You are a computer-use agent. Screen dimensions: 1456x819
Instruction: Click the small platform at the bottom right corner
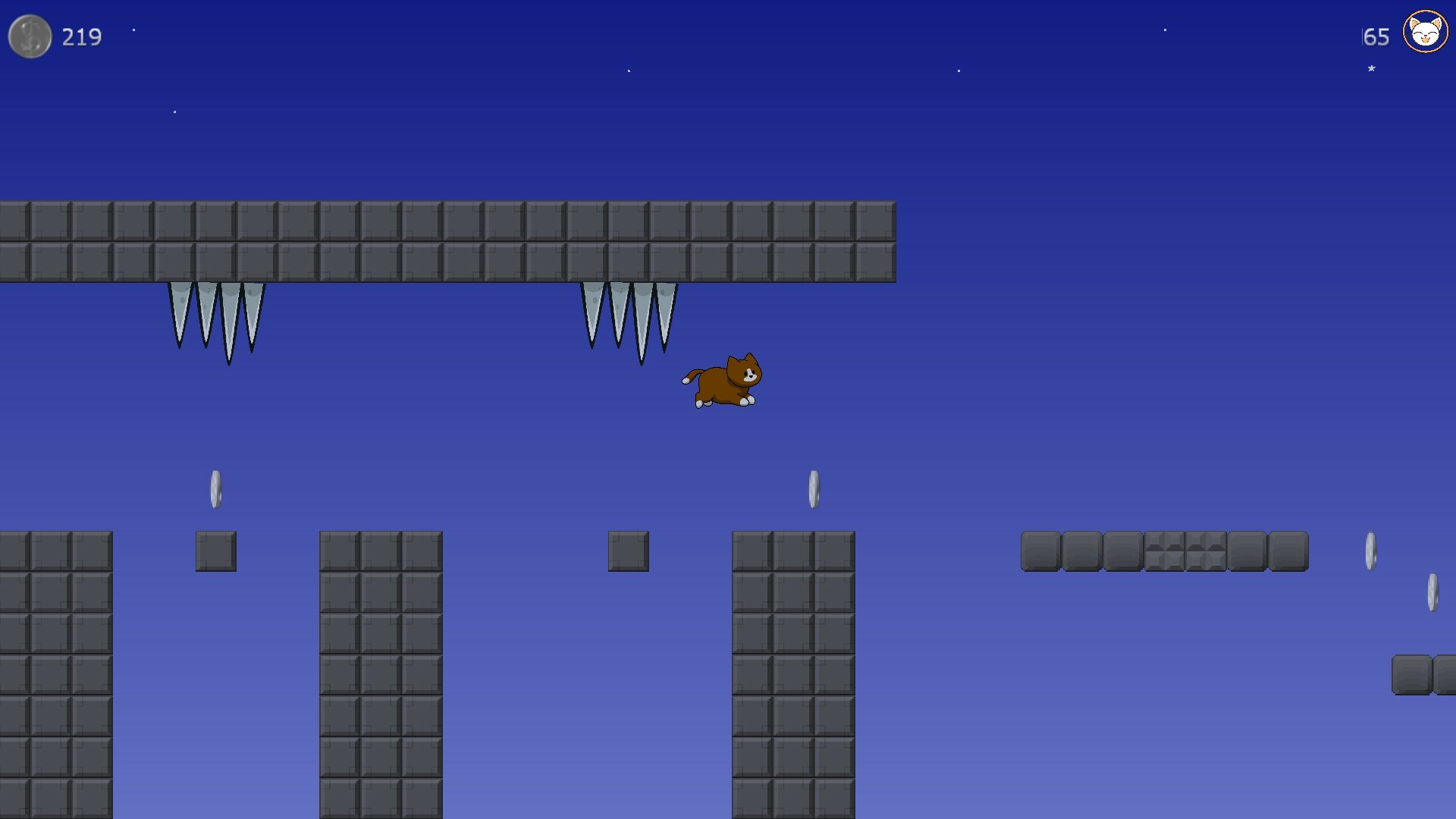pyautogui.click(x=1426, y=675)
